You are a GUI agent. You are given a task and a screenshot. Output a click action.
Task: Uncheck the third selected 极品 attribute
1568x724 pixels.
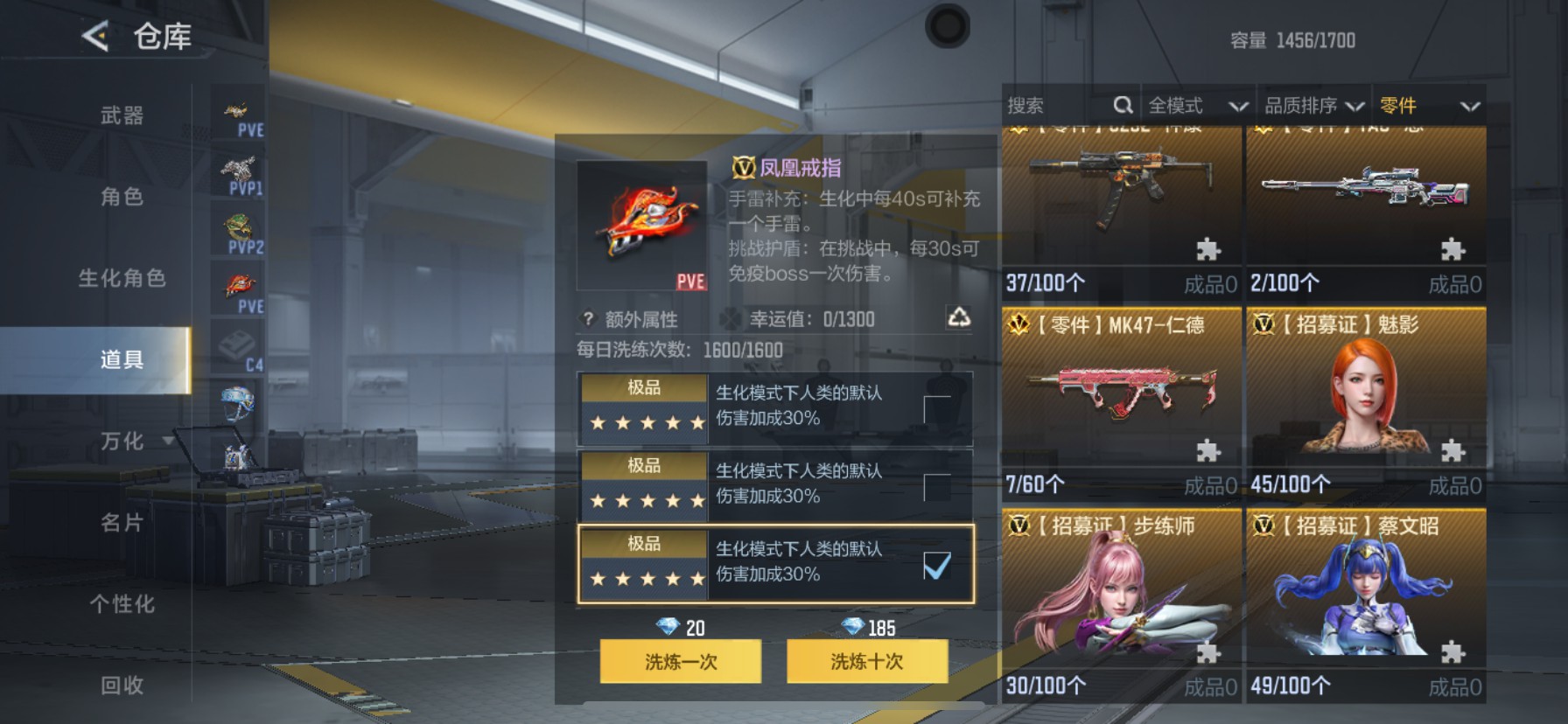point(938,568)
